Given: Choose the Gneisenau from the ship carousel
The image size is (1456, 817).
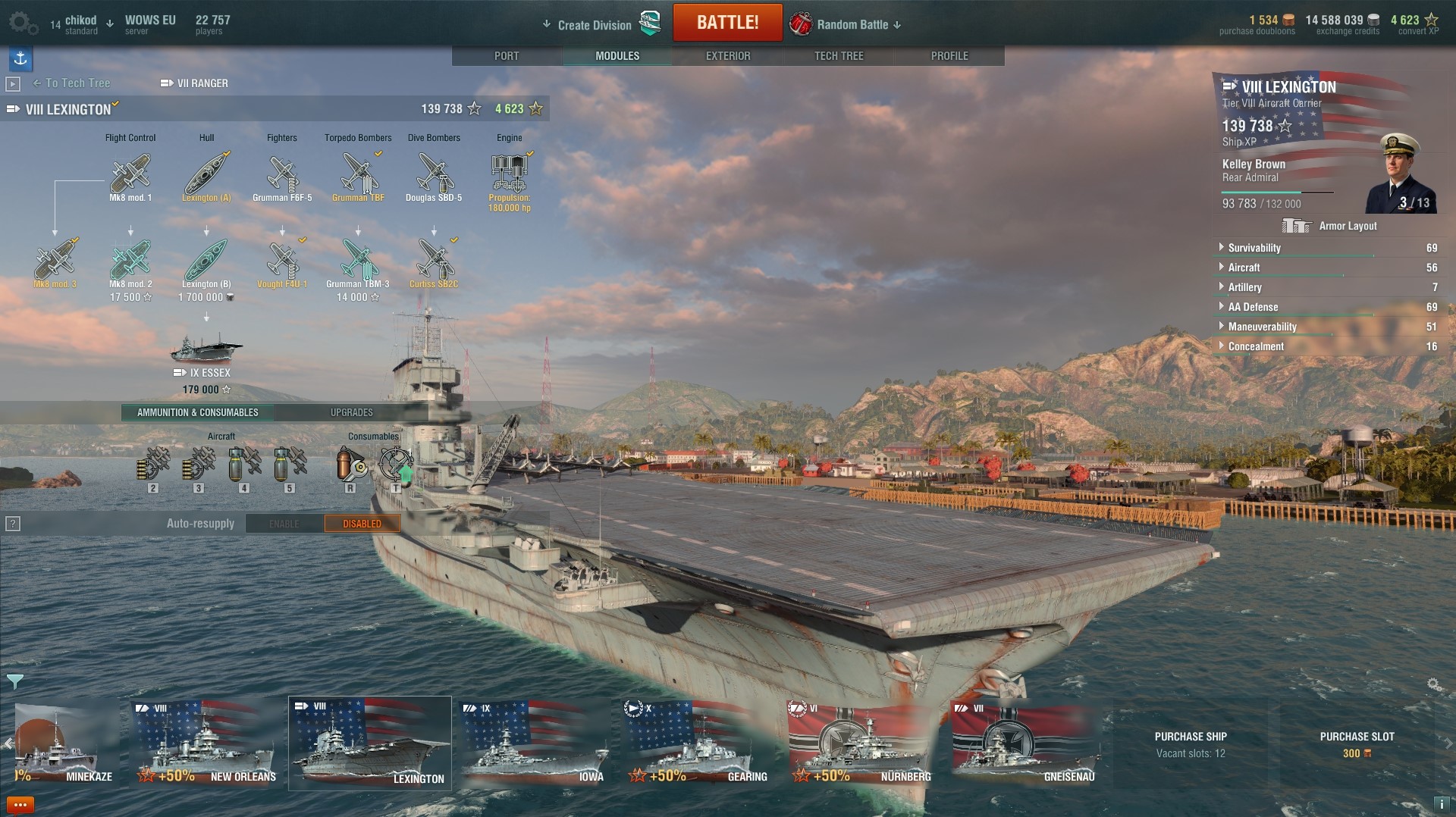Looking at the screenshot, I should point(1025,744).
